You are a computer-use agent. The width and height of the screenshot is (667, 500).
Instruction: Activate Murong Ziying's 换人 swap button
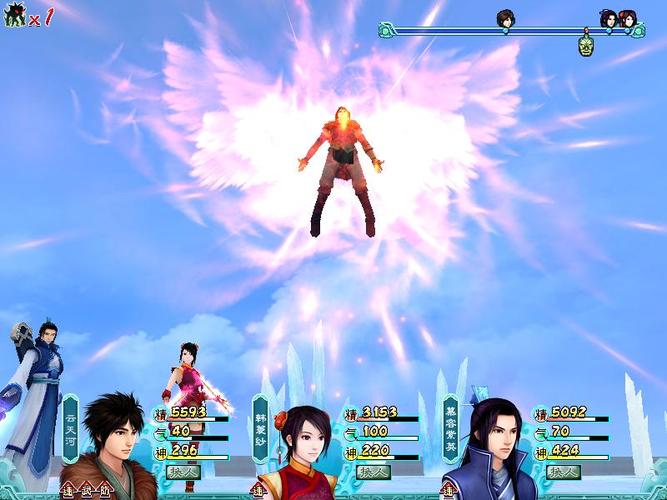pos(560,470)
